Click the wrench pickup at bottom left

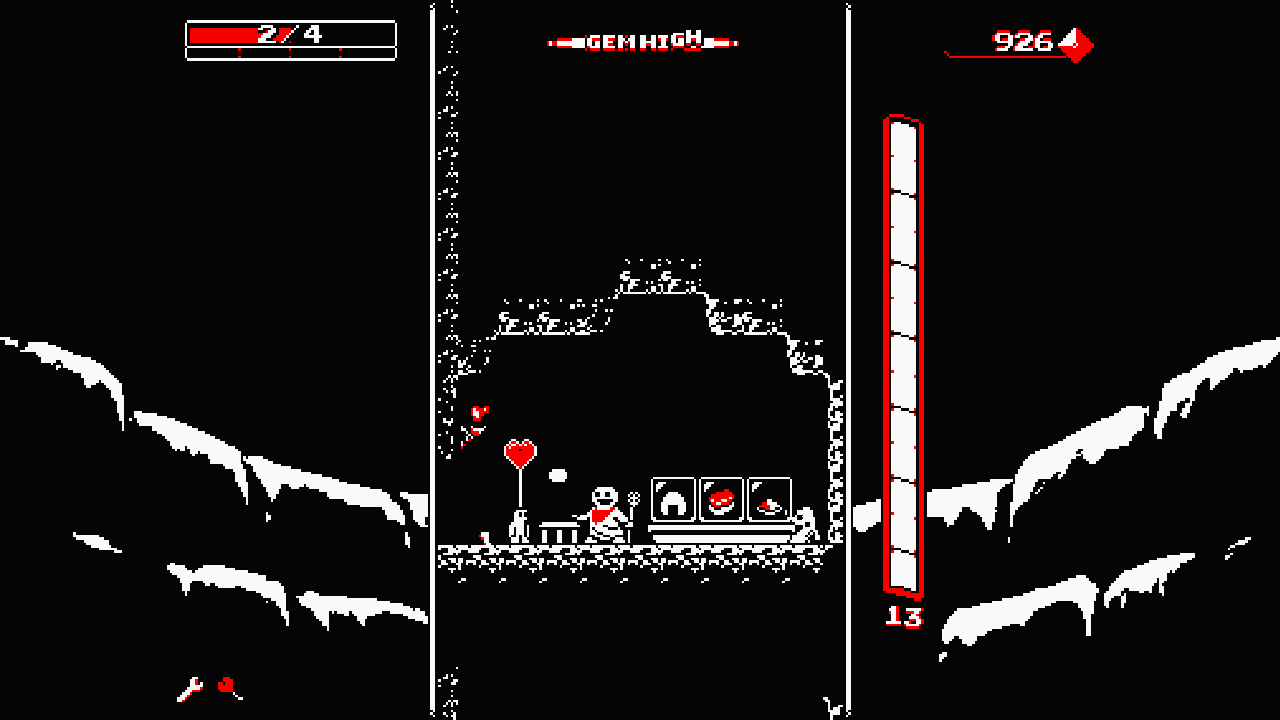click(x=189, y=690)
